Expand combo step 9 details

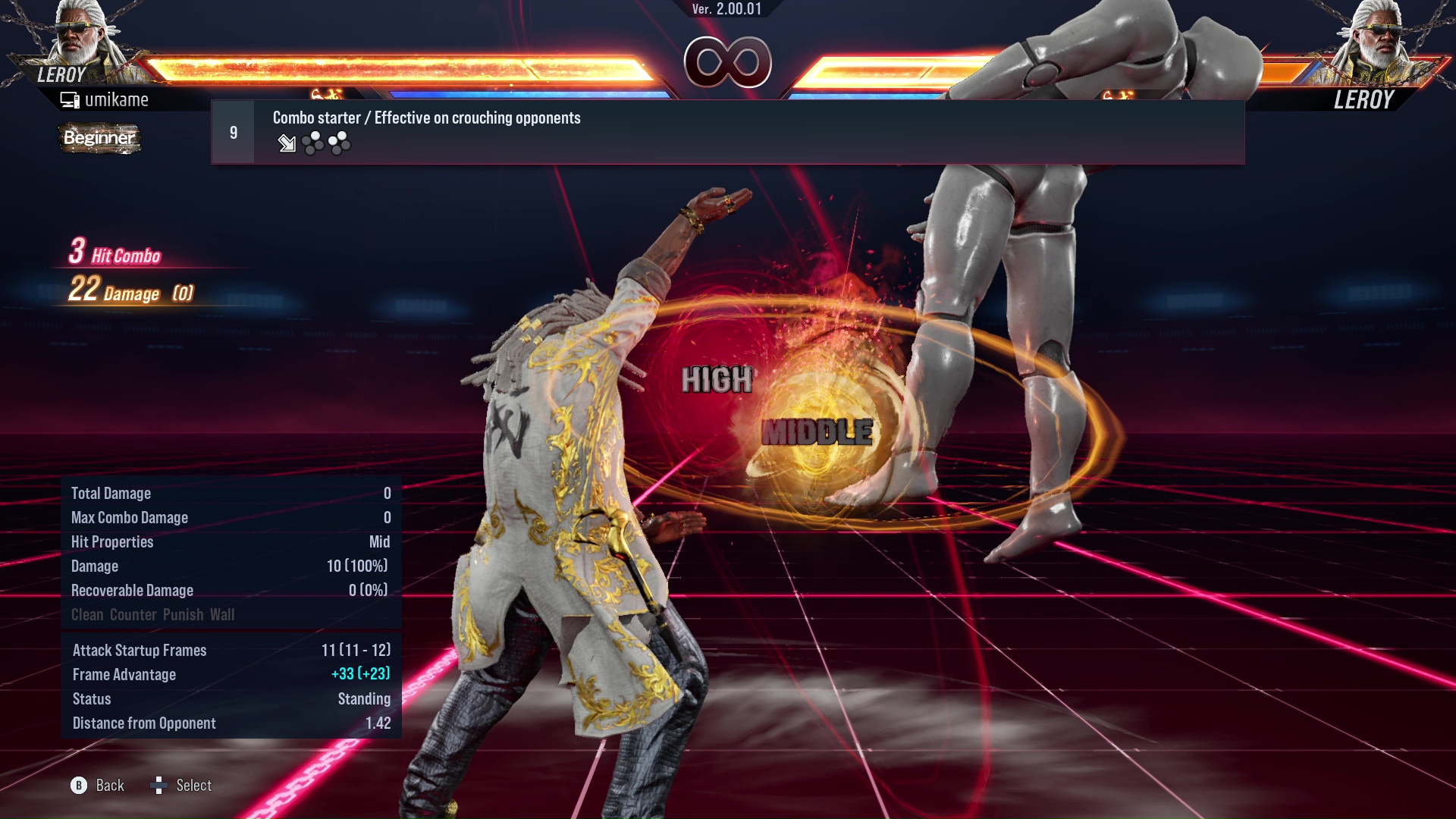(x=234, y=130)
